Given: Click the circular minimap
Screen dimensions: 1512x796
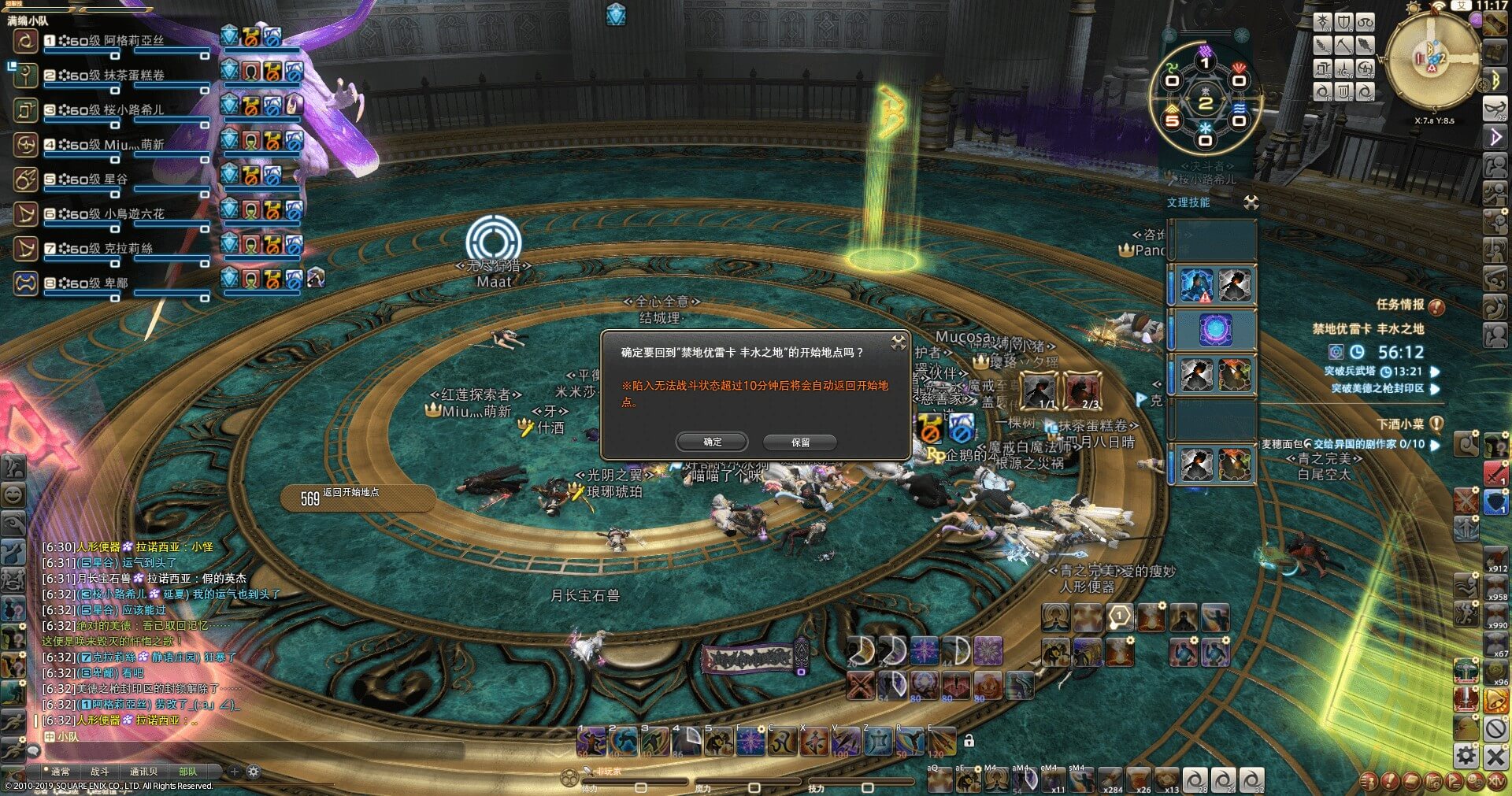Looking at the screenshot, I should point(1432,61).
